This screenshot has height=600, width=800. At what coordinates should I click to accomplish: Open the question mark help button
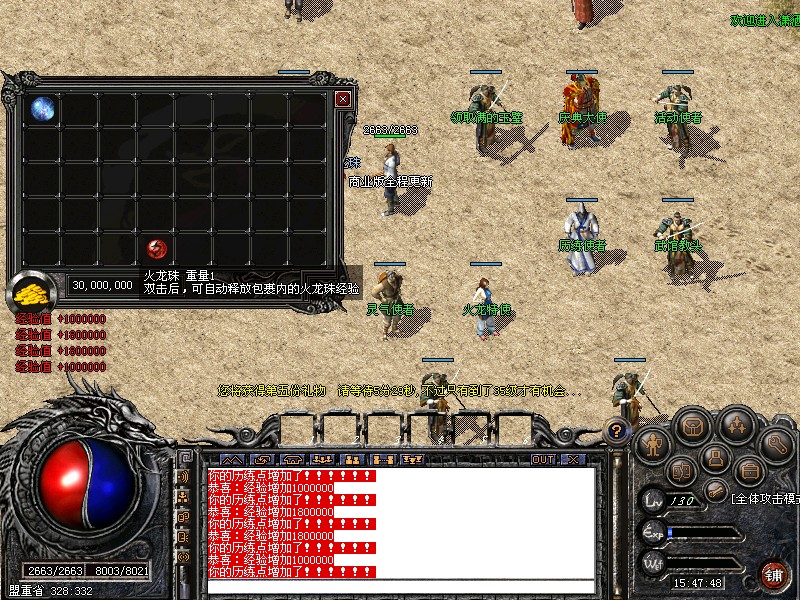pyautogui.click(x=617, y=431)
